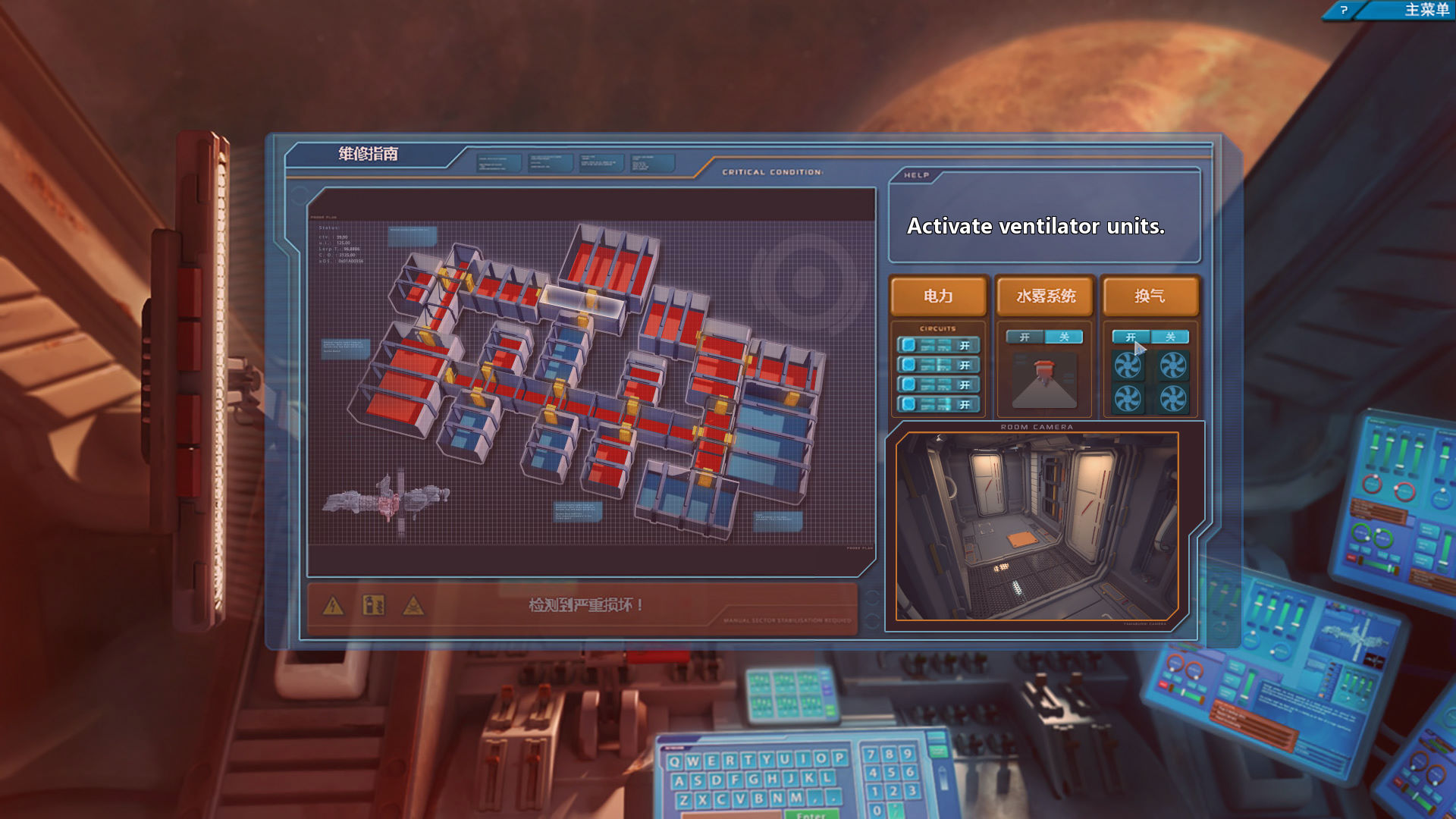The image size is (1456, 819).
Task: Toggle the bottom circuit switch
Action: coord(938,405)
